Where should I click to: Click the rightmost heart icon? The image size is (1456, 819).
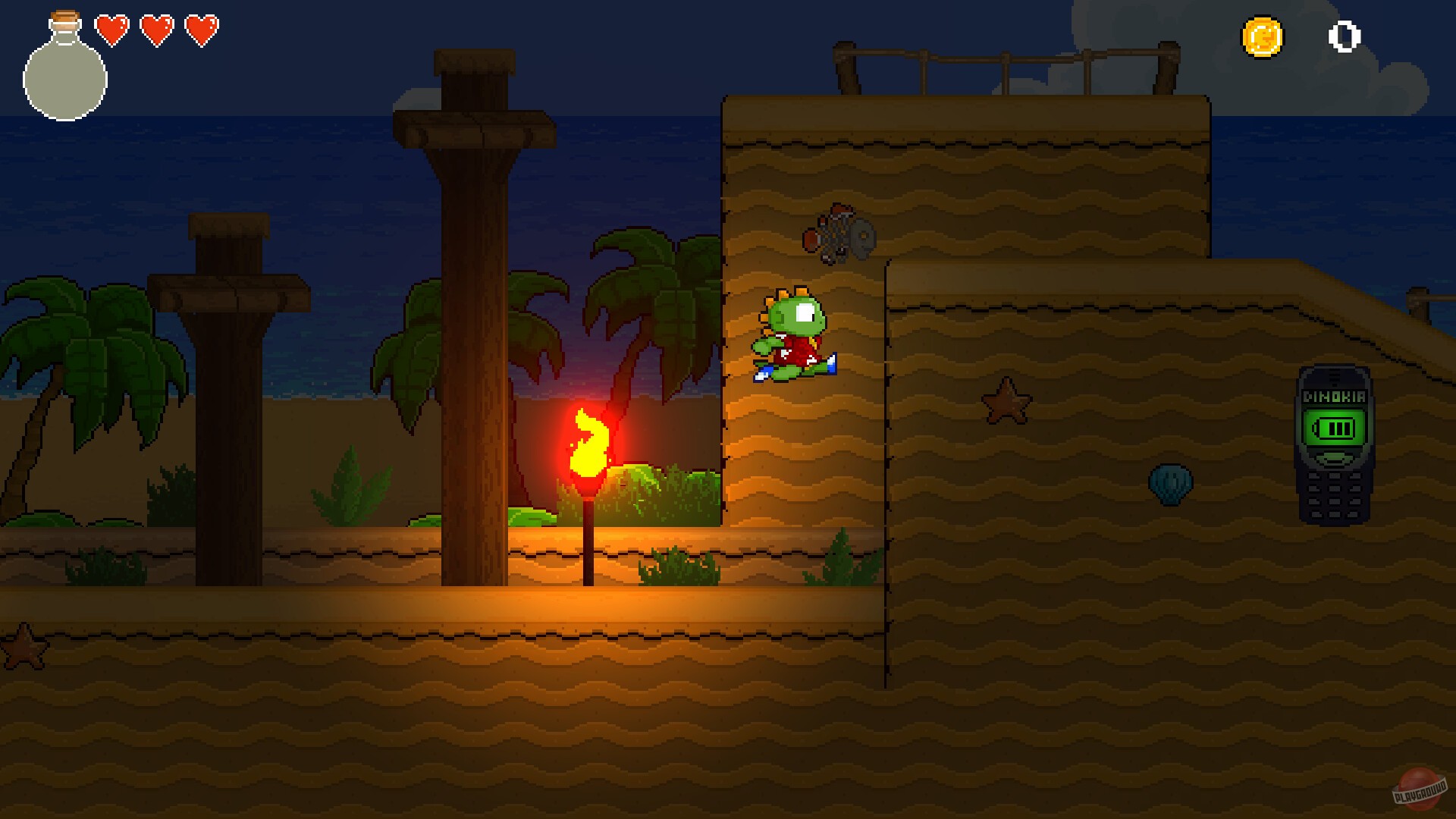201,30
